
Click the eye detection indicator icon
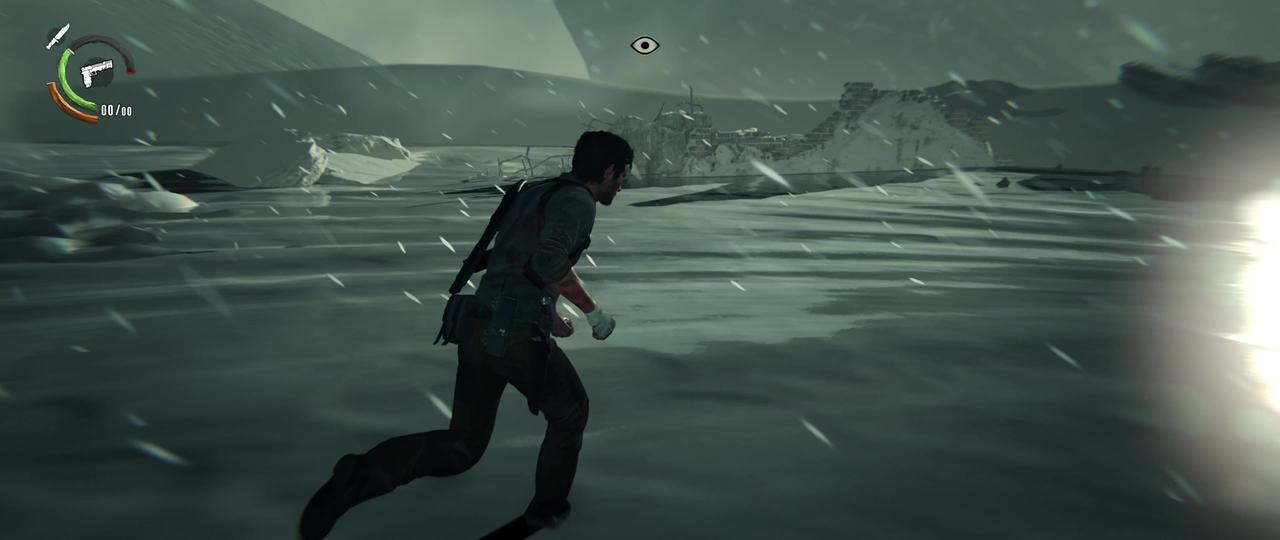pyautogui.click(x=645, y=45)
